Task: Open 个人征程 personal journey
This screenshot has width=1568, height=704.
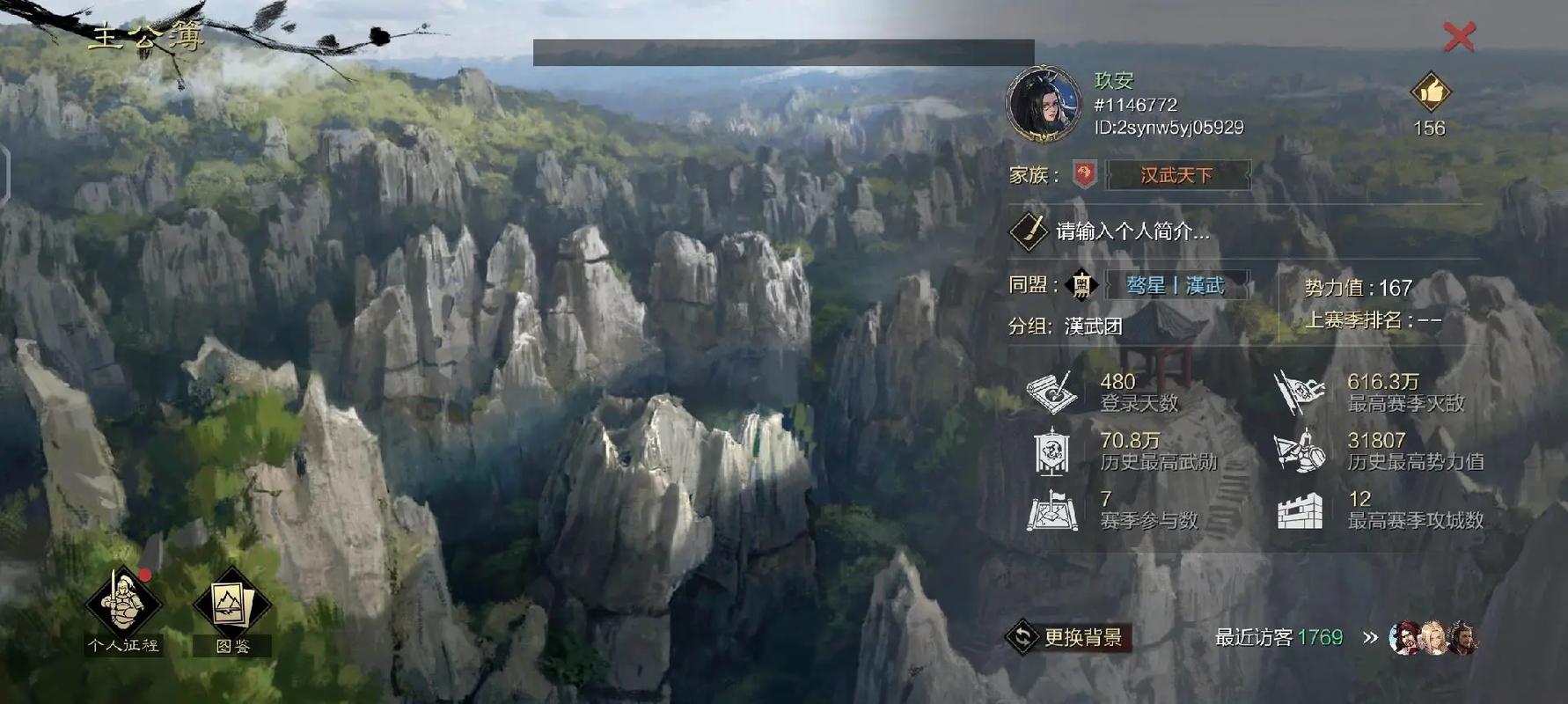Action: click(123, 605)
